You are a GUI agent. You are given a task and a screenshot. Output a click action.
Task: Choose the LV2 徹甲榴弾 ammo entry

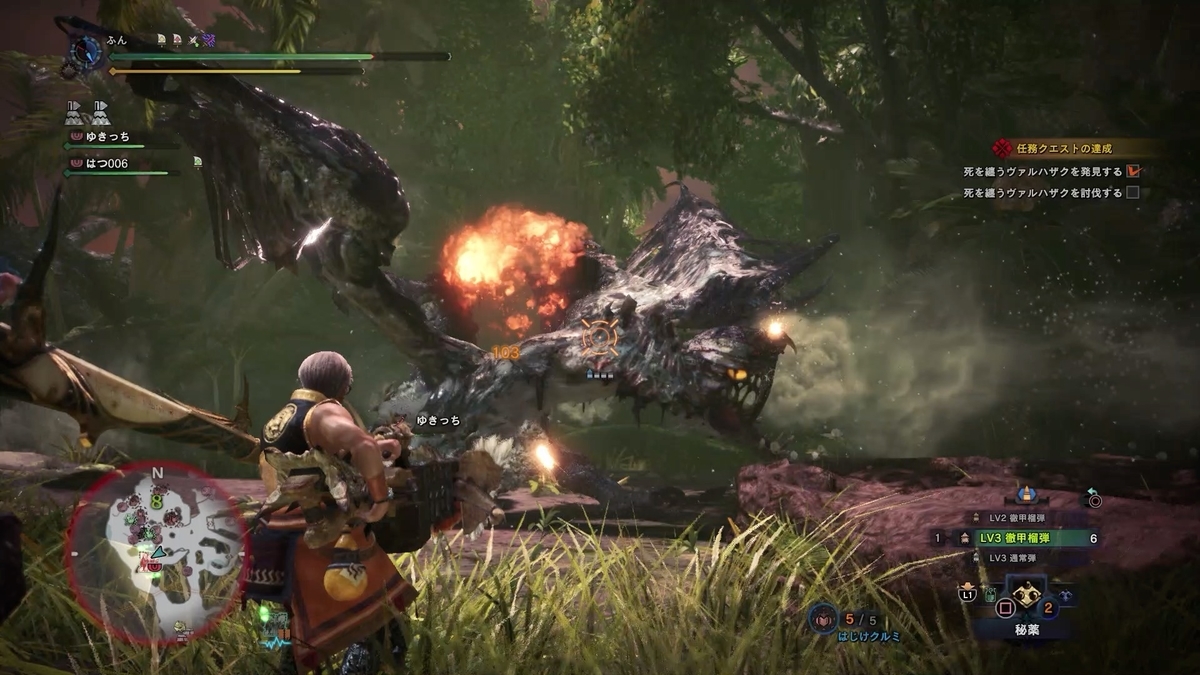point(1016,518)
